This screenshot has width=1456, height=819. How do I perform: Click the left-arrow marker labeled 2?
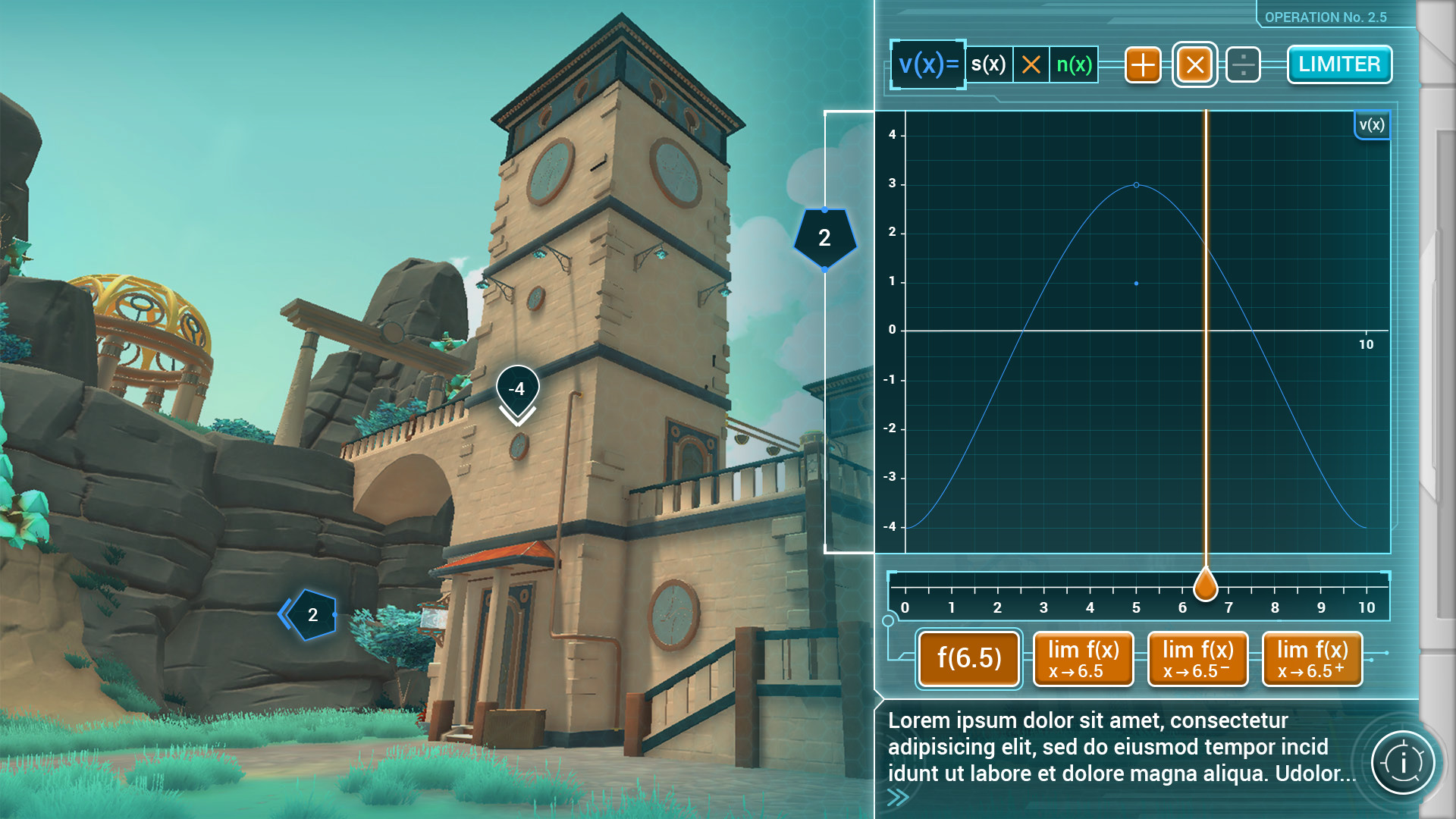(309, 615)
